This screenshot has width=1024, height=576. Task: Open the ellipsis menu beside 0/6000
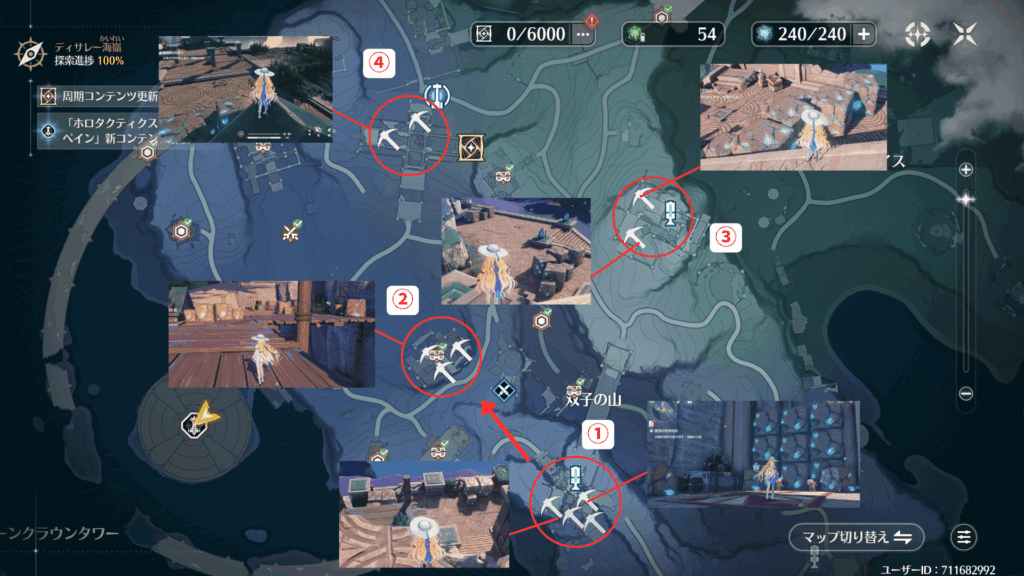point(582,34)
